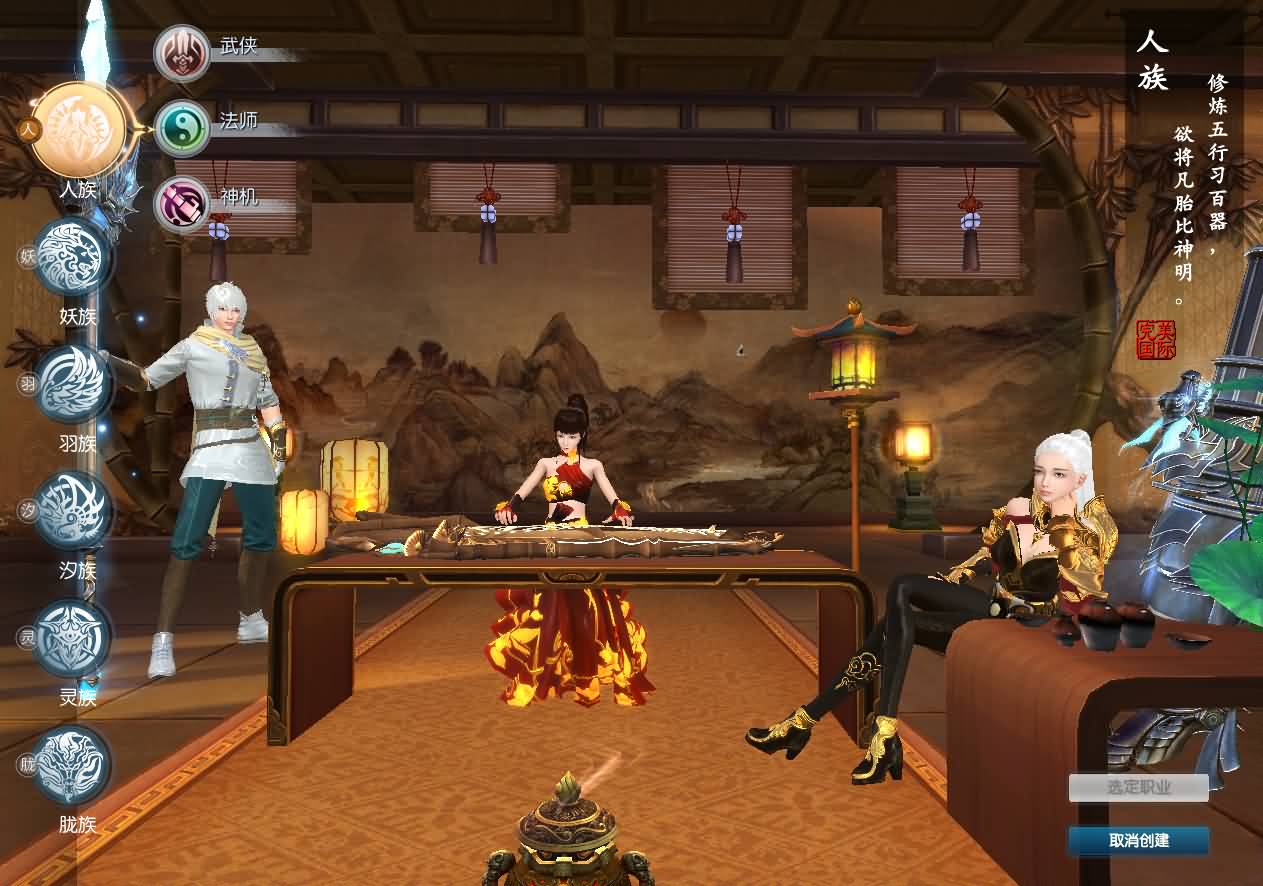Select the 胧族 wolf race emblem
This screenshot has height=886, width=1263.
[73, 765]
